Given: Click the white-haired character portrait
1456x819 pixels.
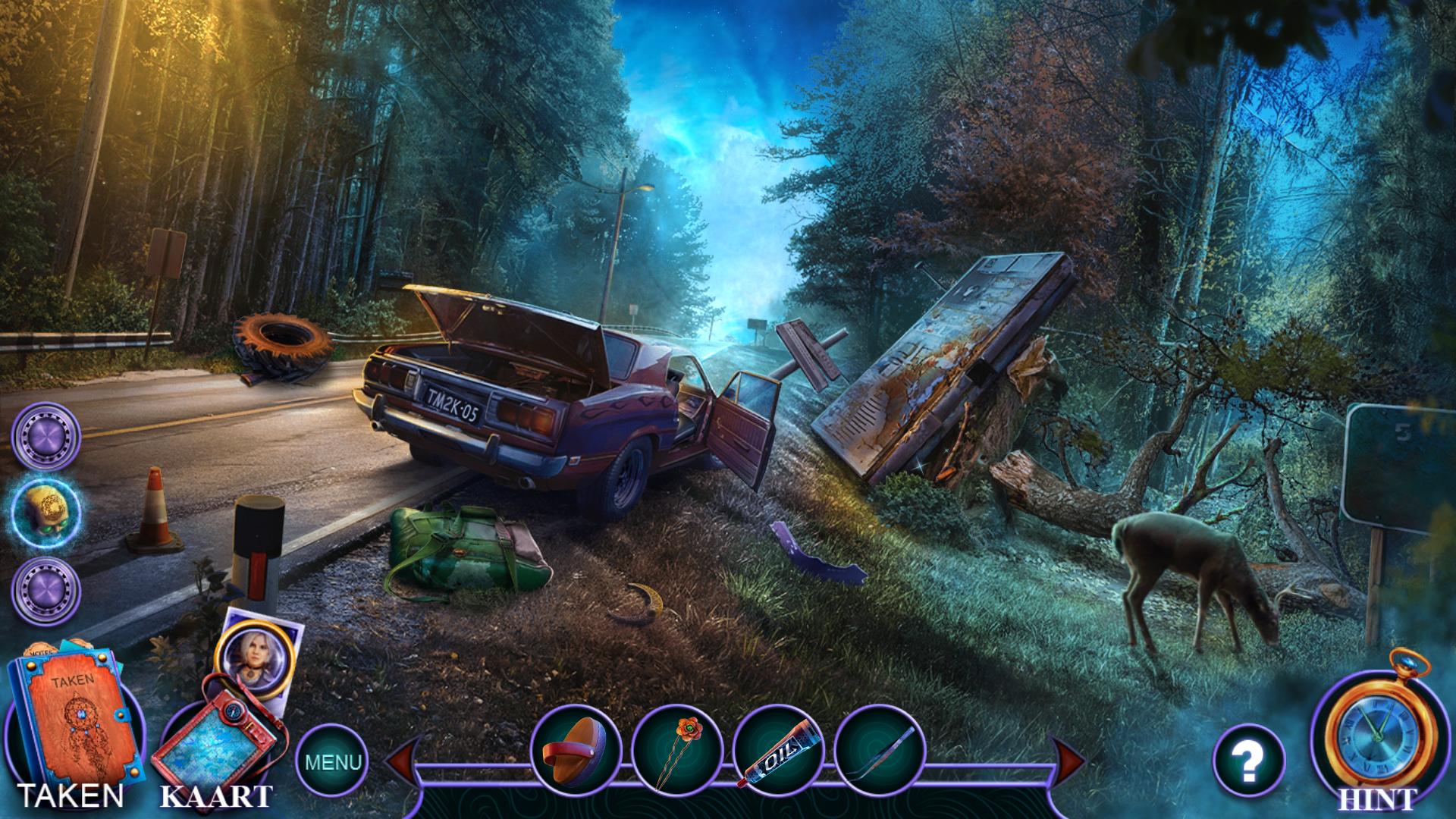Looking at the screenshot, I should point(249,653).
